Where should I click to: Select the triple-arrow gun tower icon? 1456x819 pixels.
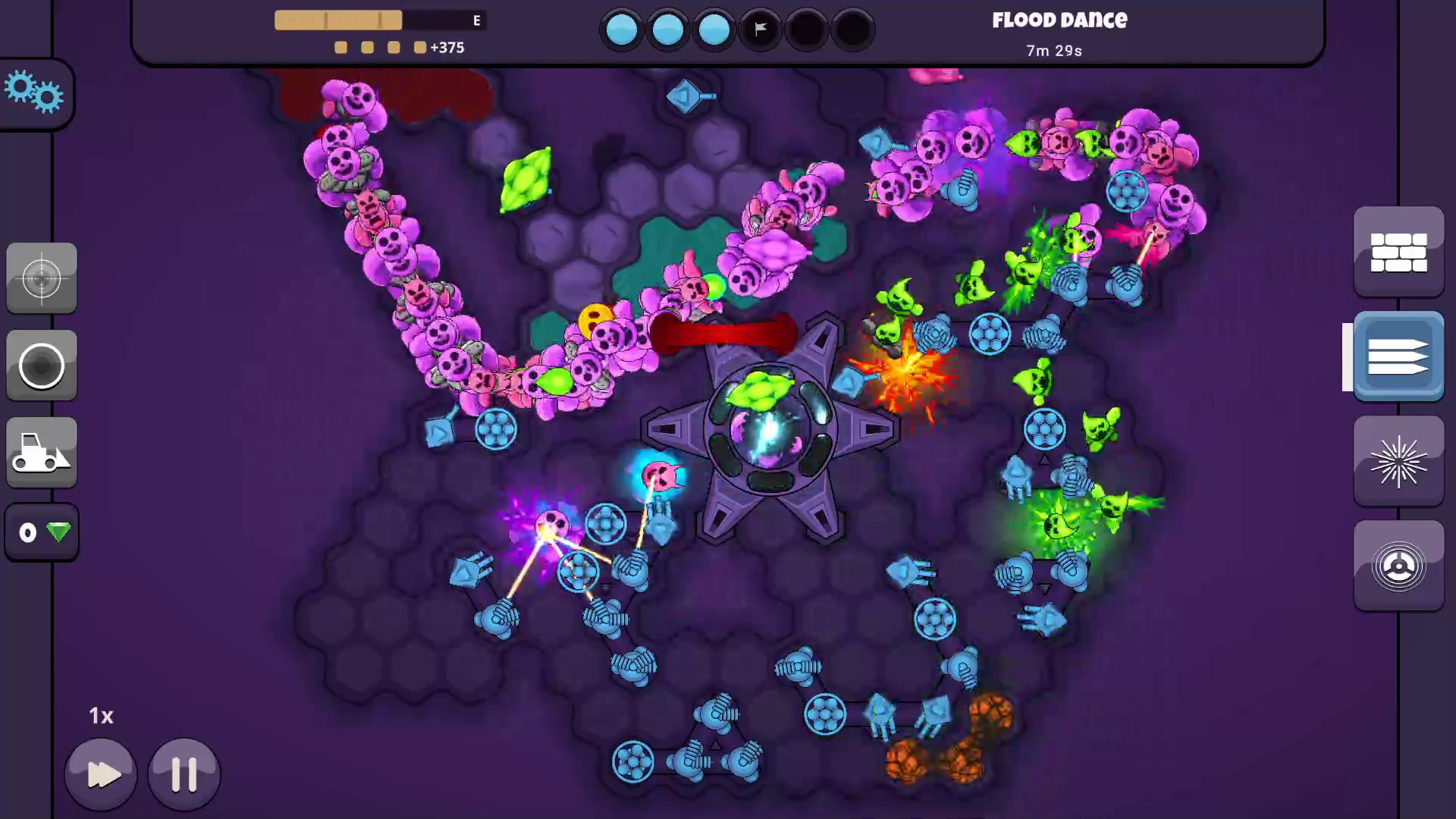pyautogui.click(x=1398, y=356)
